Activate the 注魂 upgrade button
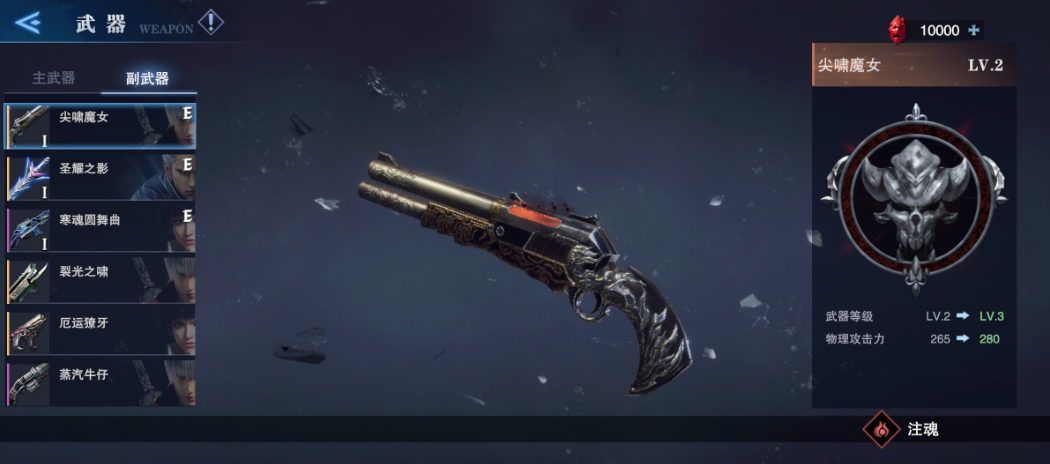The height and width of the screenshot is (464, 1050). tap(906, 430)
